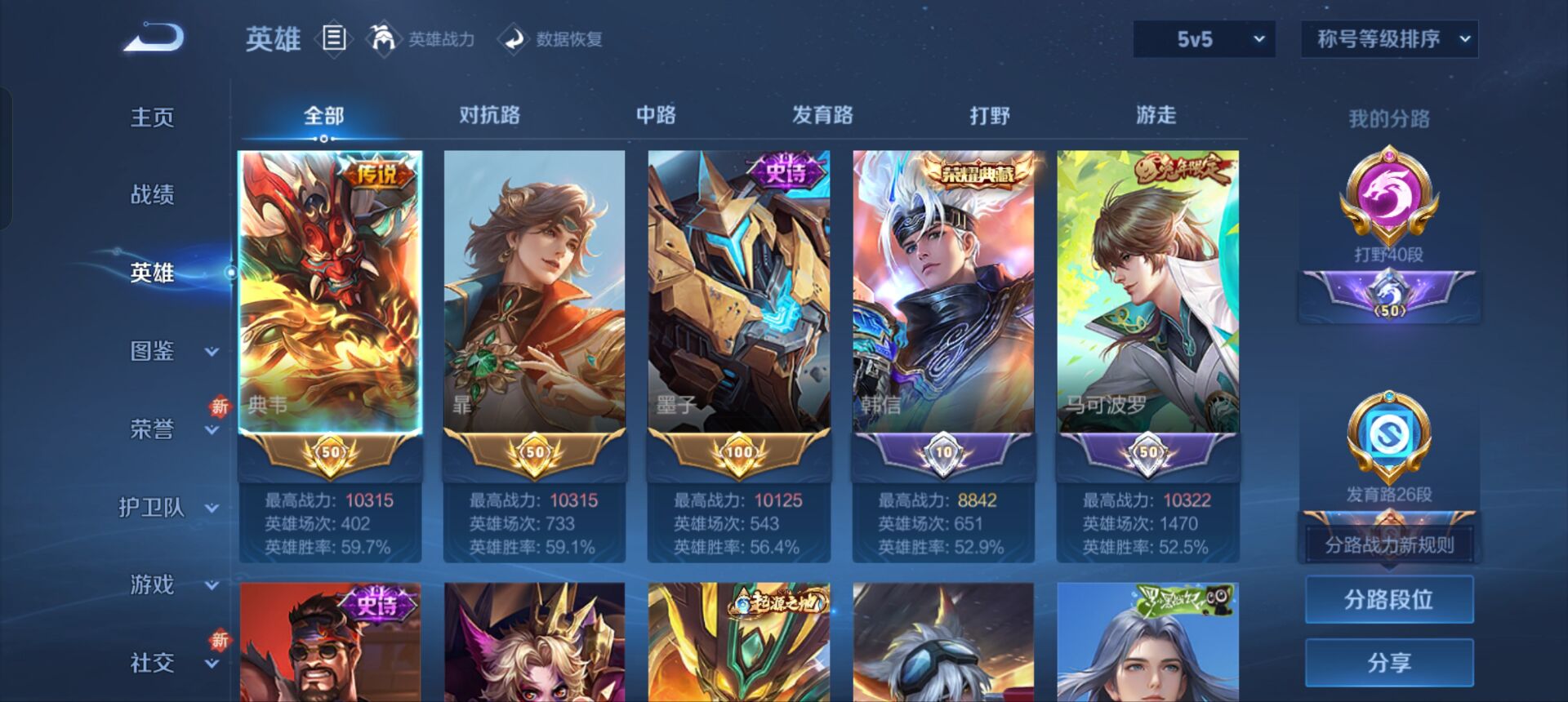
Task: Click the hero list filter icon beside 英雄
Action: click(333, 37)
